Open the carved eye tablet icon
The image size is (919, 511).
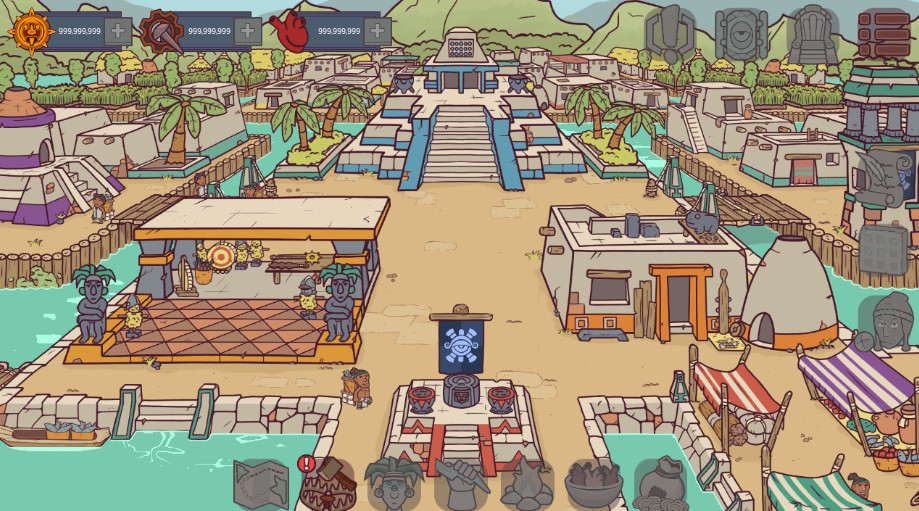(741, 34)
